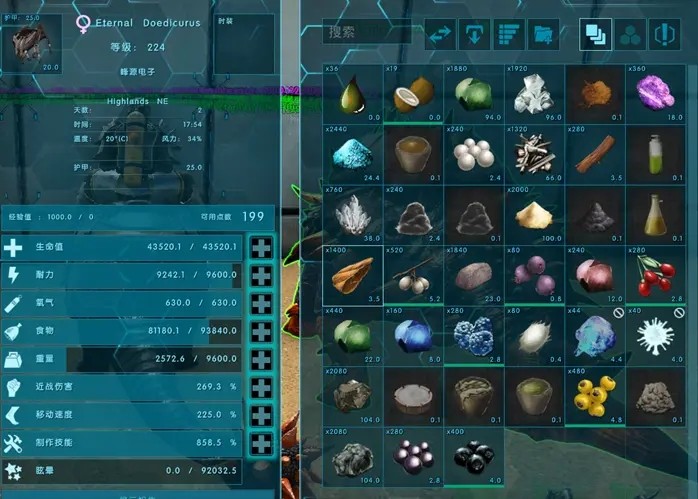Create a new folder with the folder button

[544, 35]
